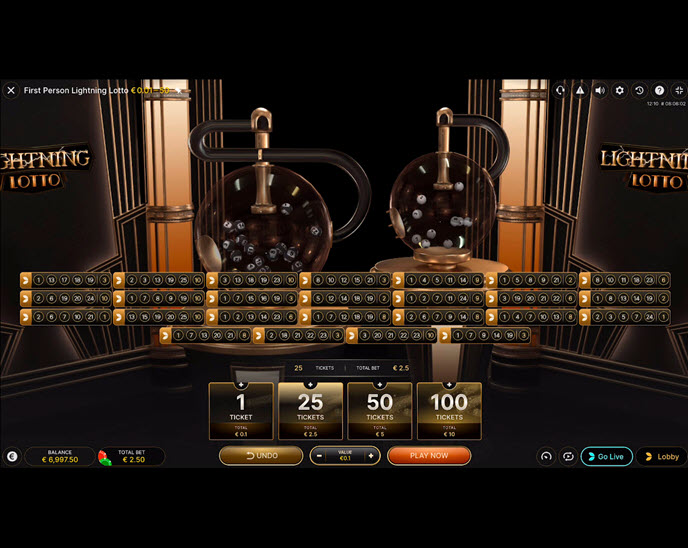Viewport: 688px width, 548px height.
Task: Undo the last bet
Action: click(x=261, y=456)
